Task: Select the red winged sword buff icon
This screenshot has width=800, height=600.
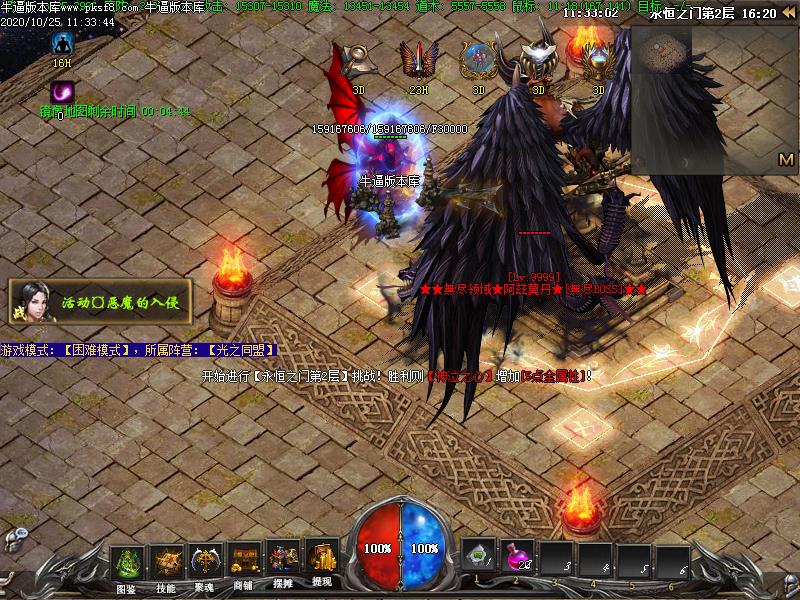Action: tap(418, 62)
